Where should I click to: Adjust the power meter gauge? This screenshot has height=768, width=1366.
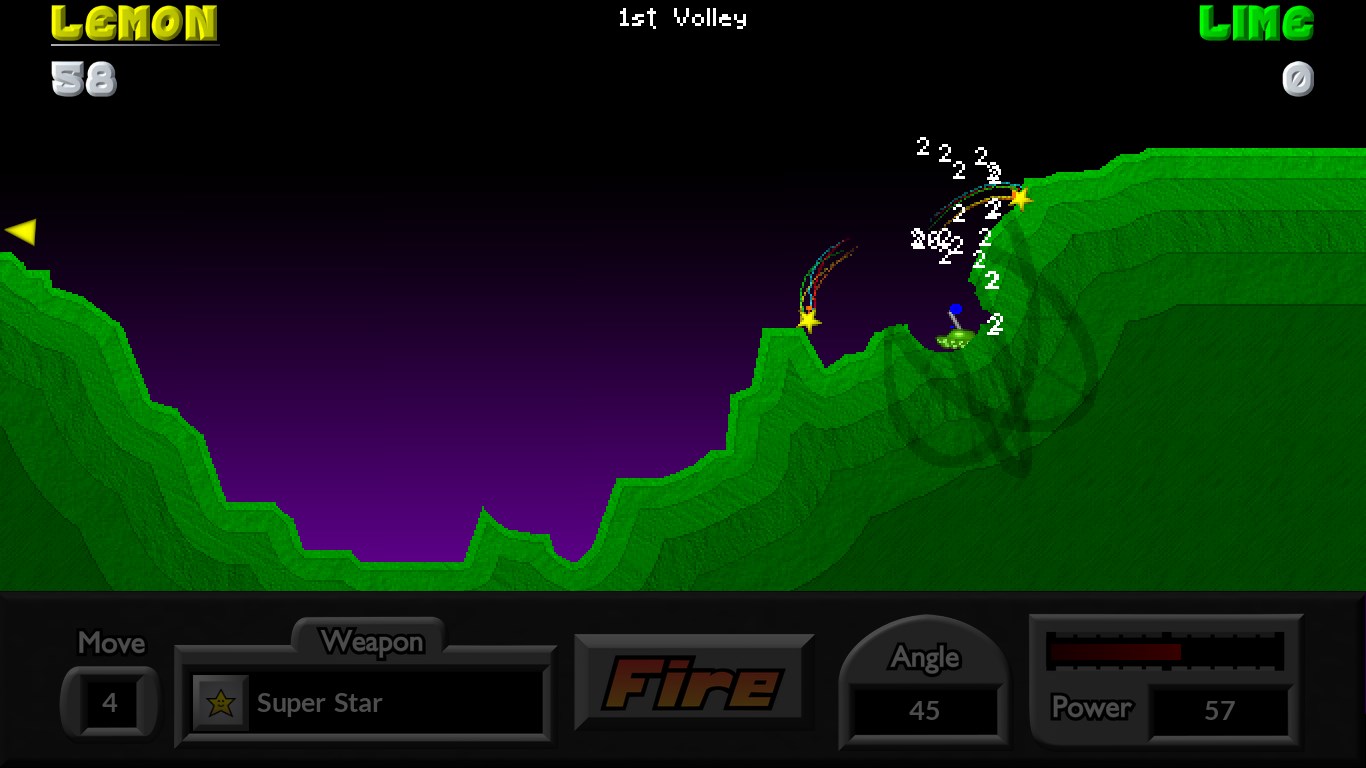click(x=1165, y=651)
